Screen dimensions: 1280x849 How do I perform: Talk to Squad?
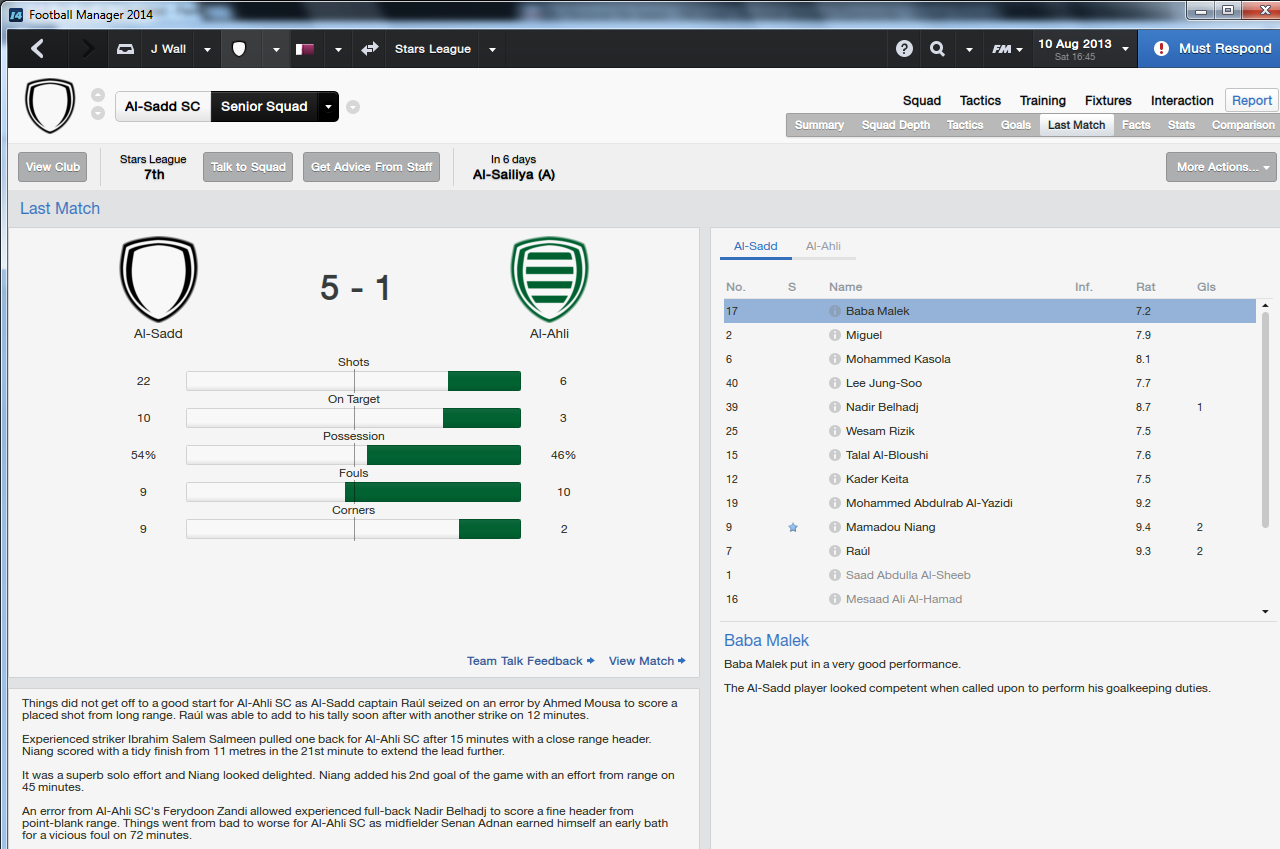[x=248, y=167]
